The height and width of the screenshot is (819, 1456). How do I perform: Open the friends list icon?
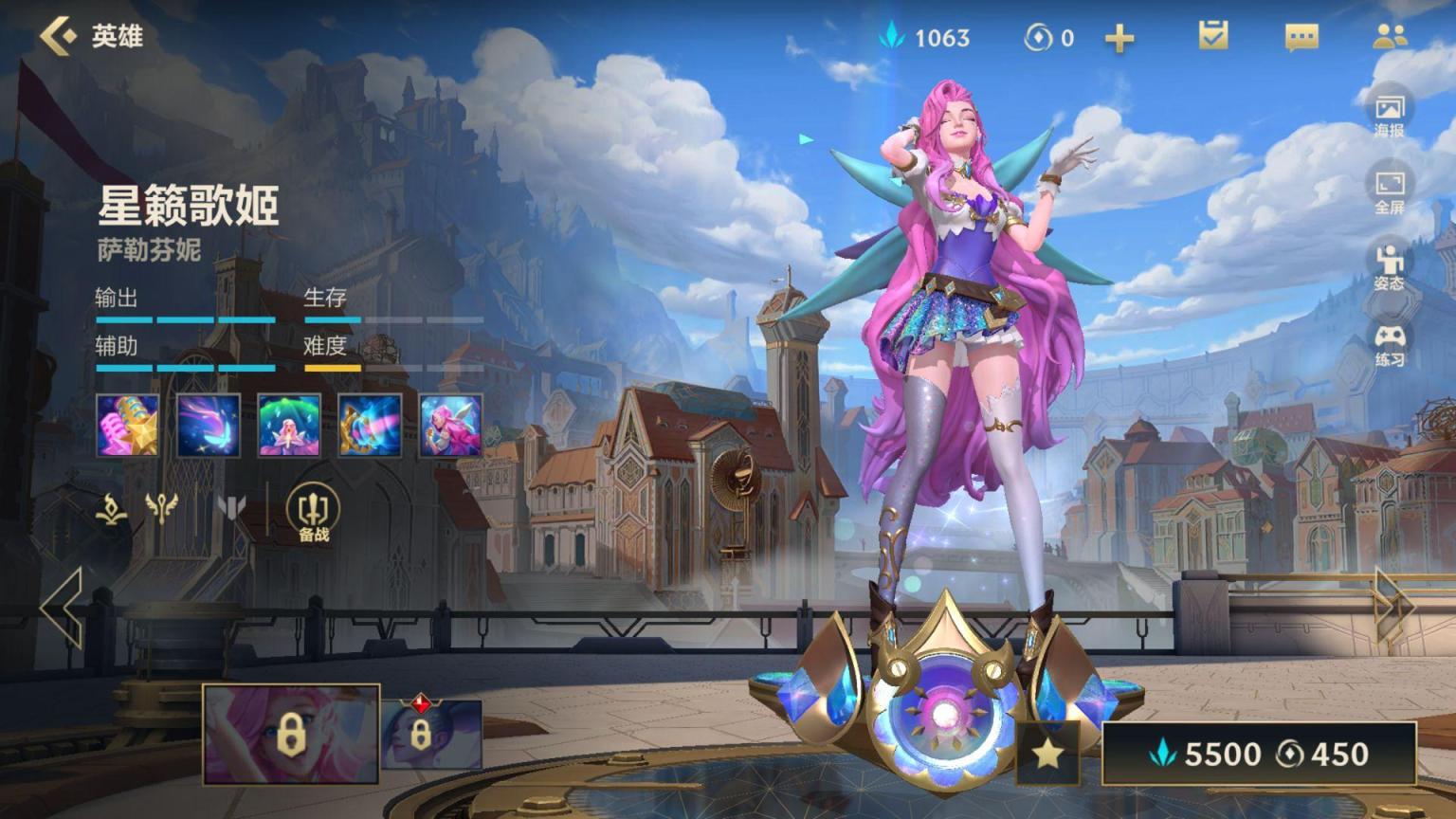pos(1390,36)
